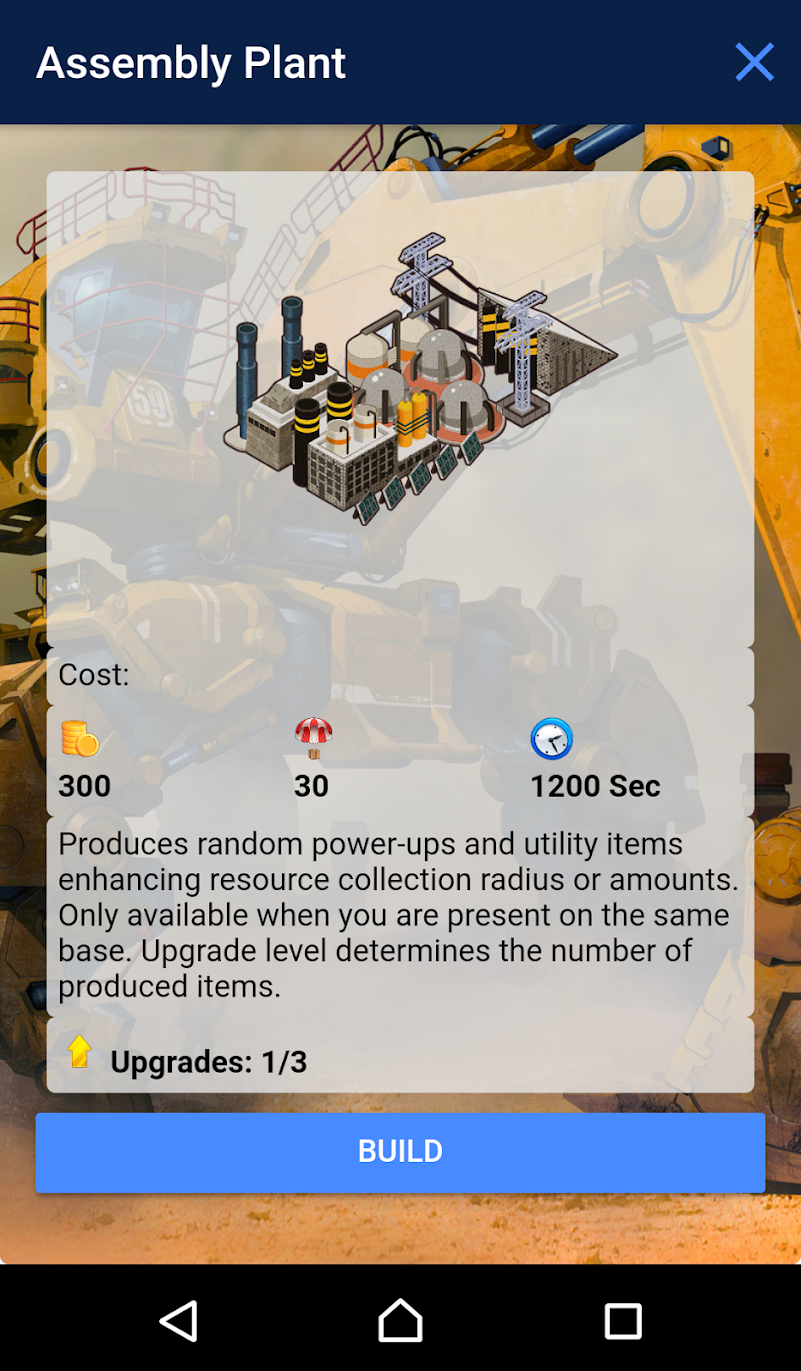Open the Android recent apps view
This screenshot has width=801, height=1371.
[x=622, y=1321]
